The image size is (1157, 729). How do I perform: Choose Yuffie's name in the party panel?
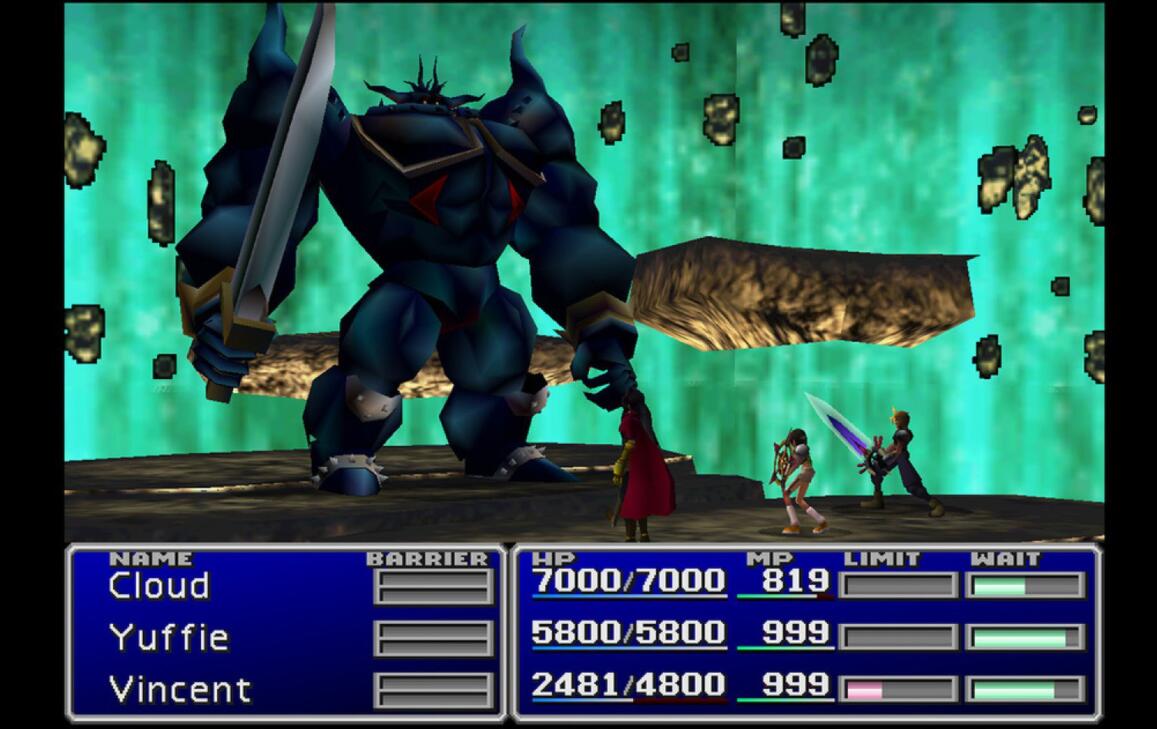click(x=169, y=638)
